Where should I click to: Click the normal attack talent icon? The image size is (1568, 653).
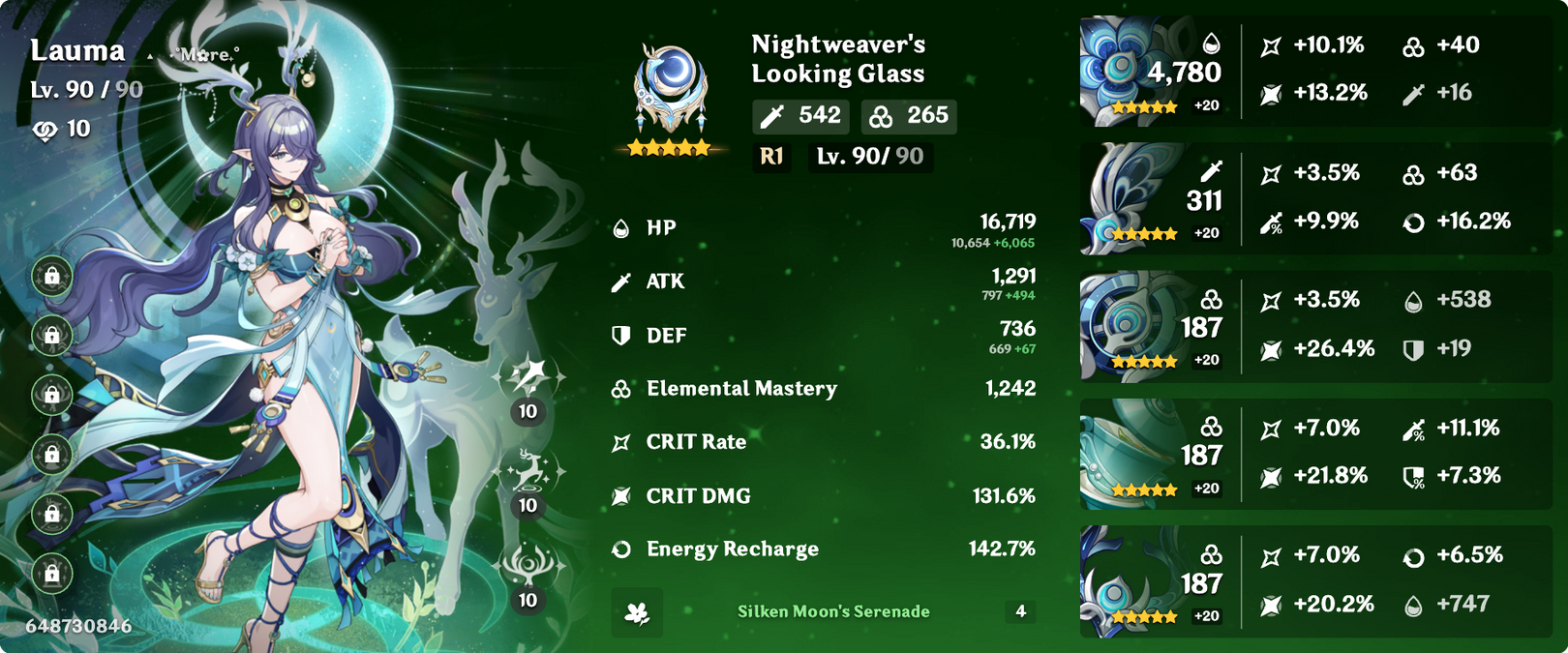point(528,376)
